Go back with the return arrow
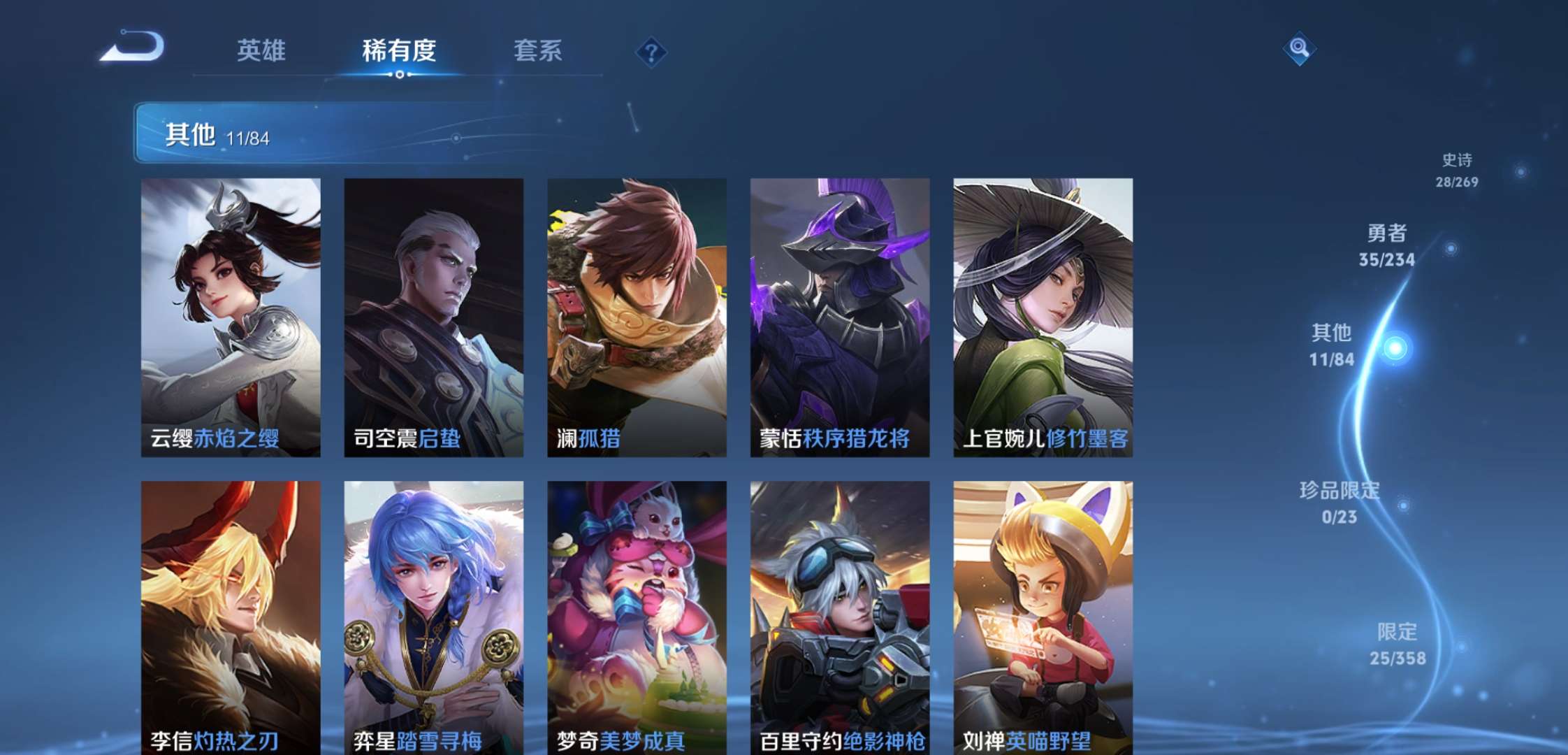Viewport: 1568px width, 755px height. (x=133, y=48)
